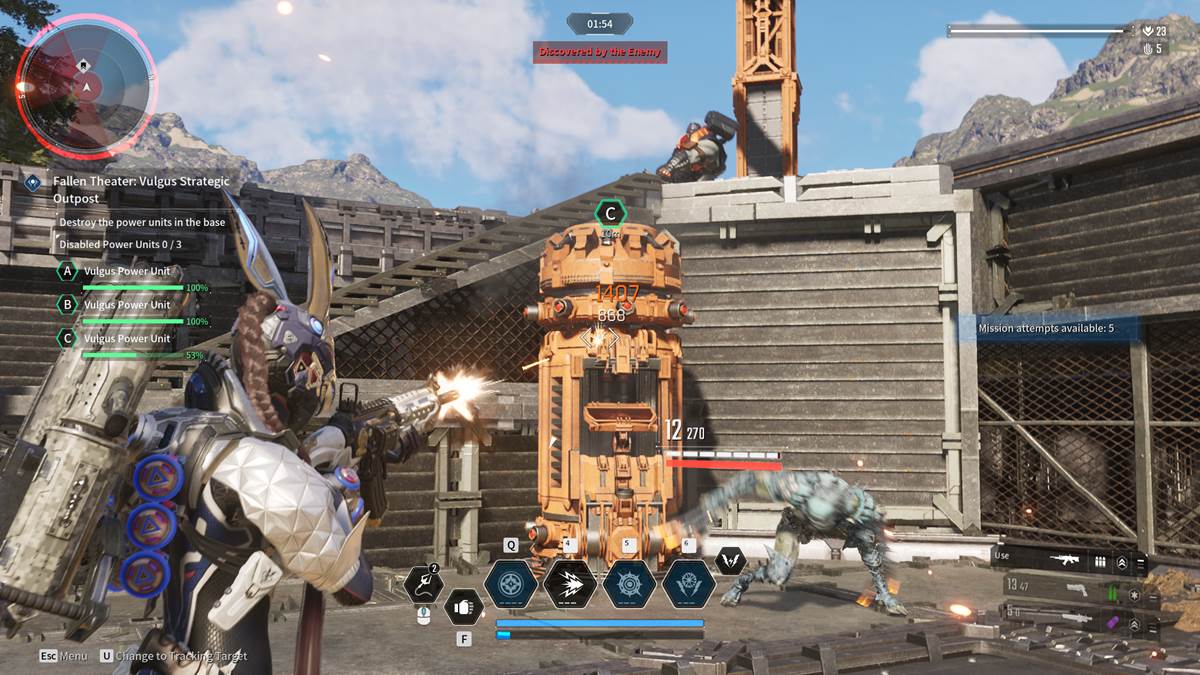The image size is (1200, 675).
Task: Select Vulgus Power Unit C objective row
Action: click(126, 338)
